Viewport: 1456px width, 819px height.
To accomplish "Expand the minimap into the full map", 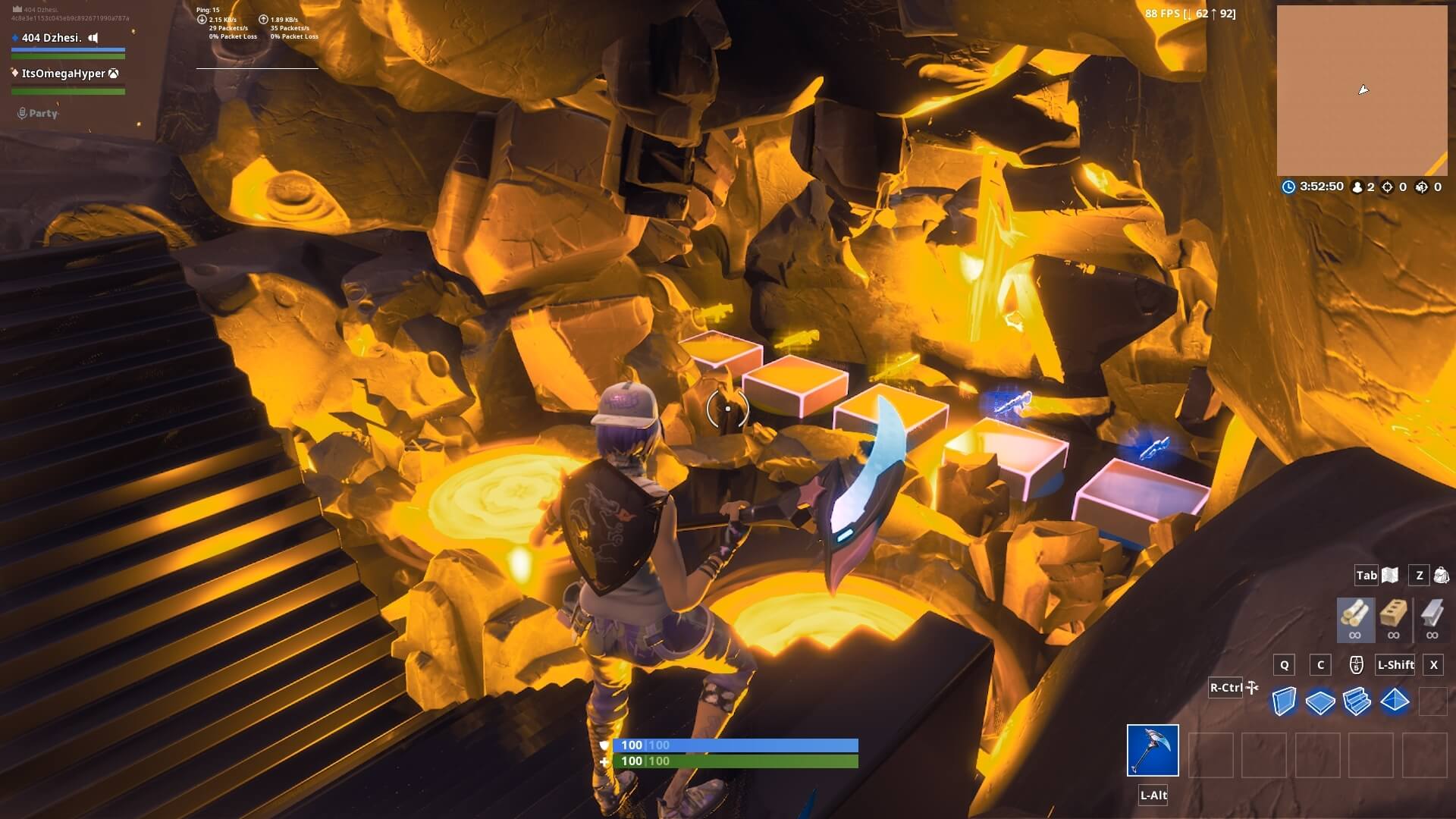I will coord(1361,89).
